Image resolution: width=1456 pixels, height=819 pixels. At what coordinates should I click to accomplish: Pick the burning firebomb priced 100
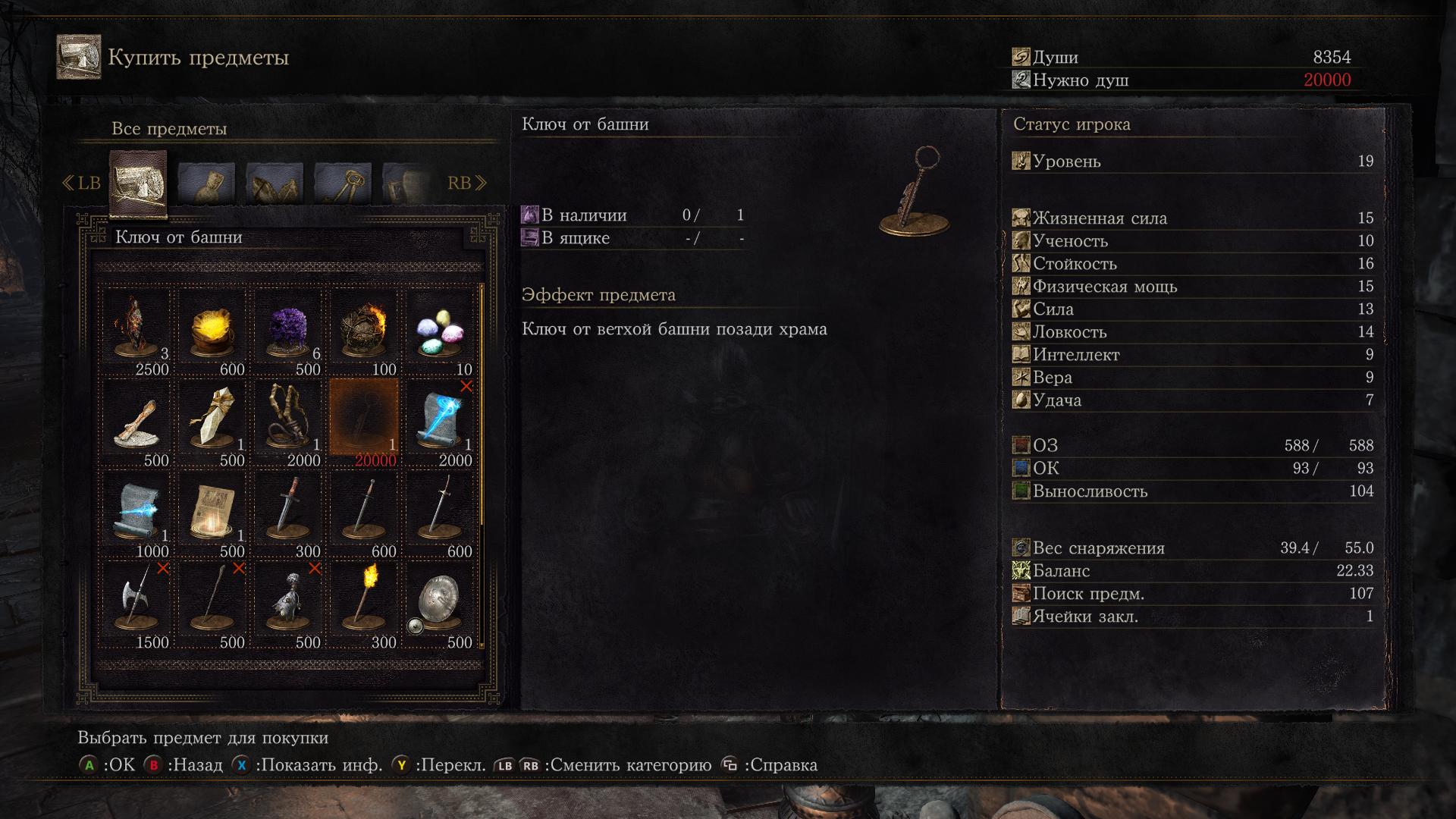coord(364,331)
